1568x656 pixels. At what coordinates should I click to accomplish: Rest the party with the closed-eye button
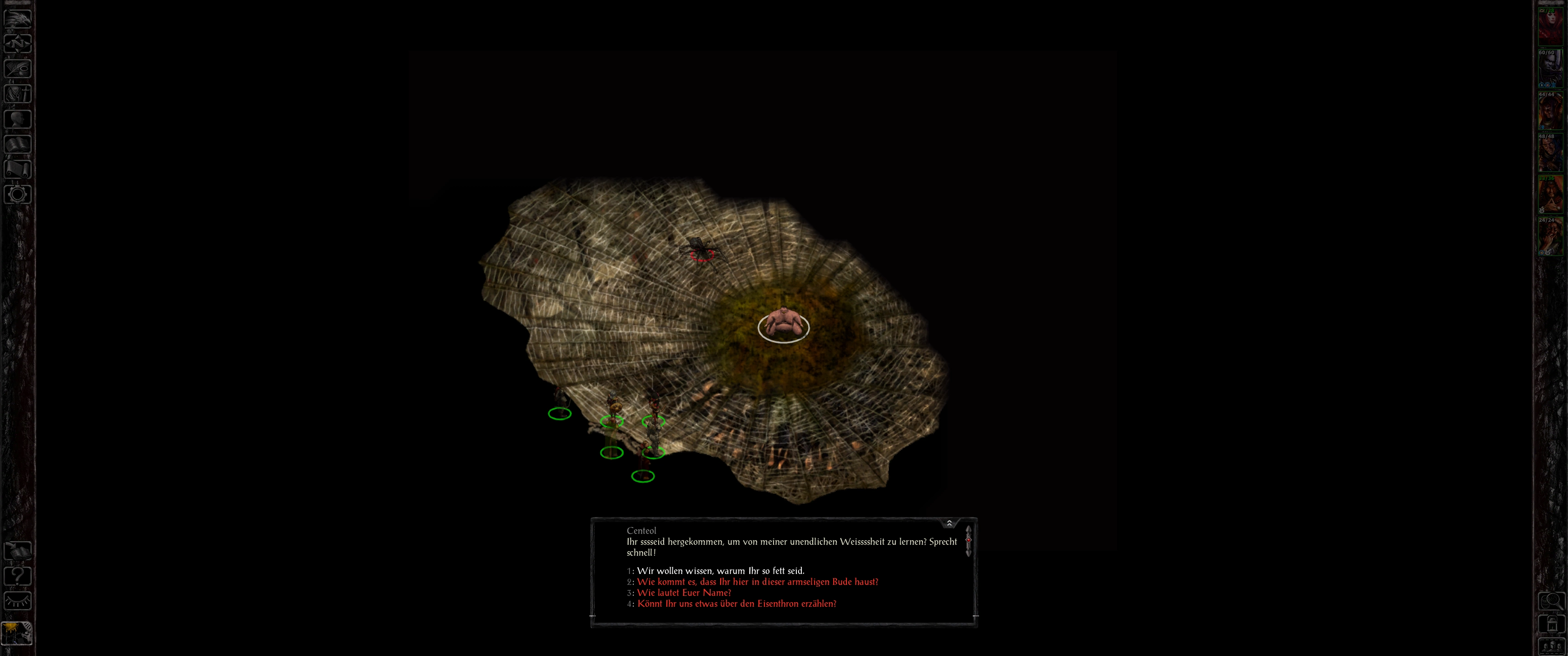tap(18, 601)
